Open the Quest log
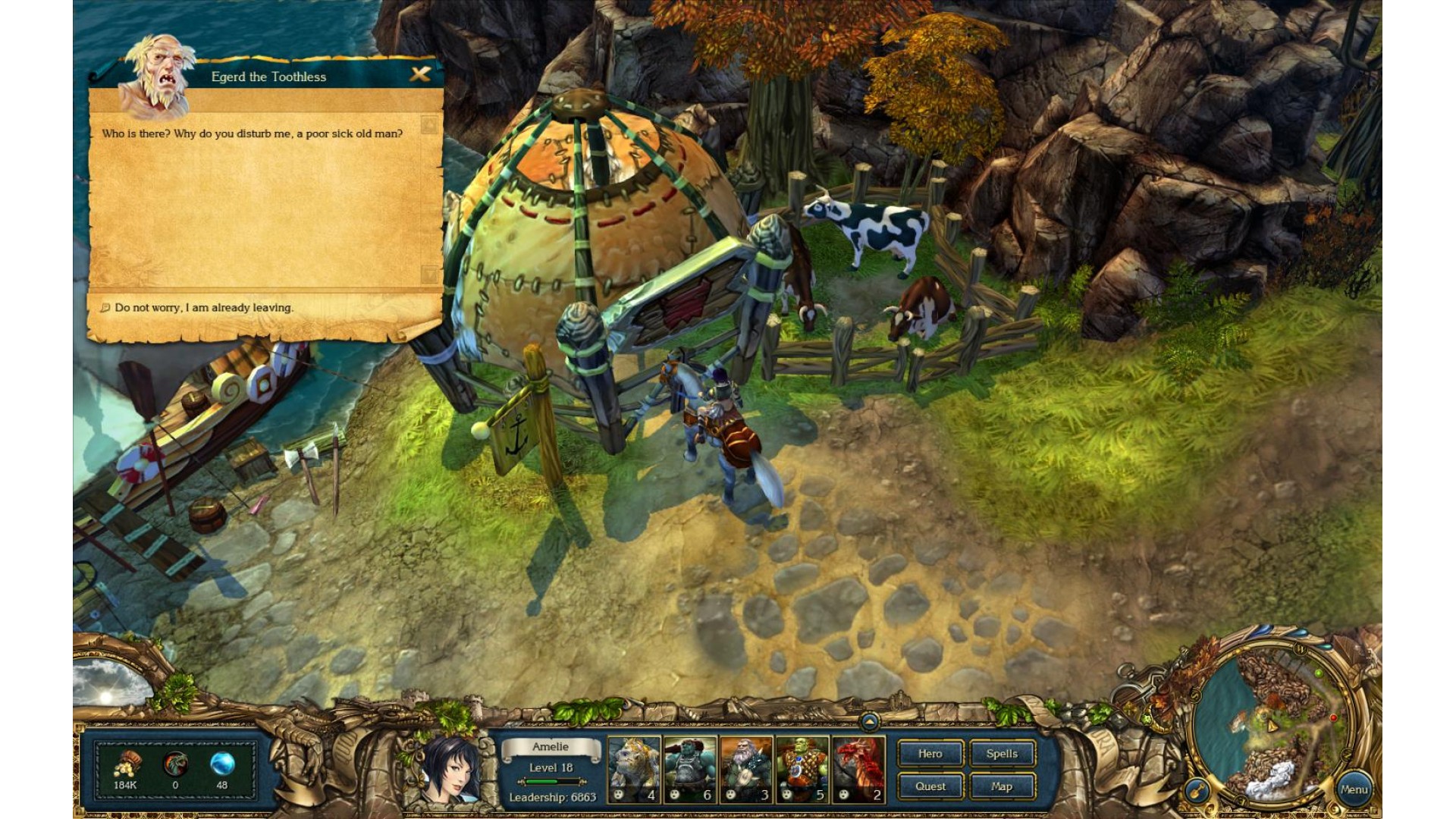This screenshot has width=1456, height=819. click(930, 786)
